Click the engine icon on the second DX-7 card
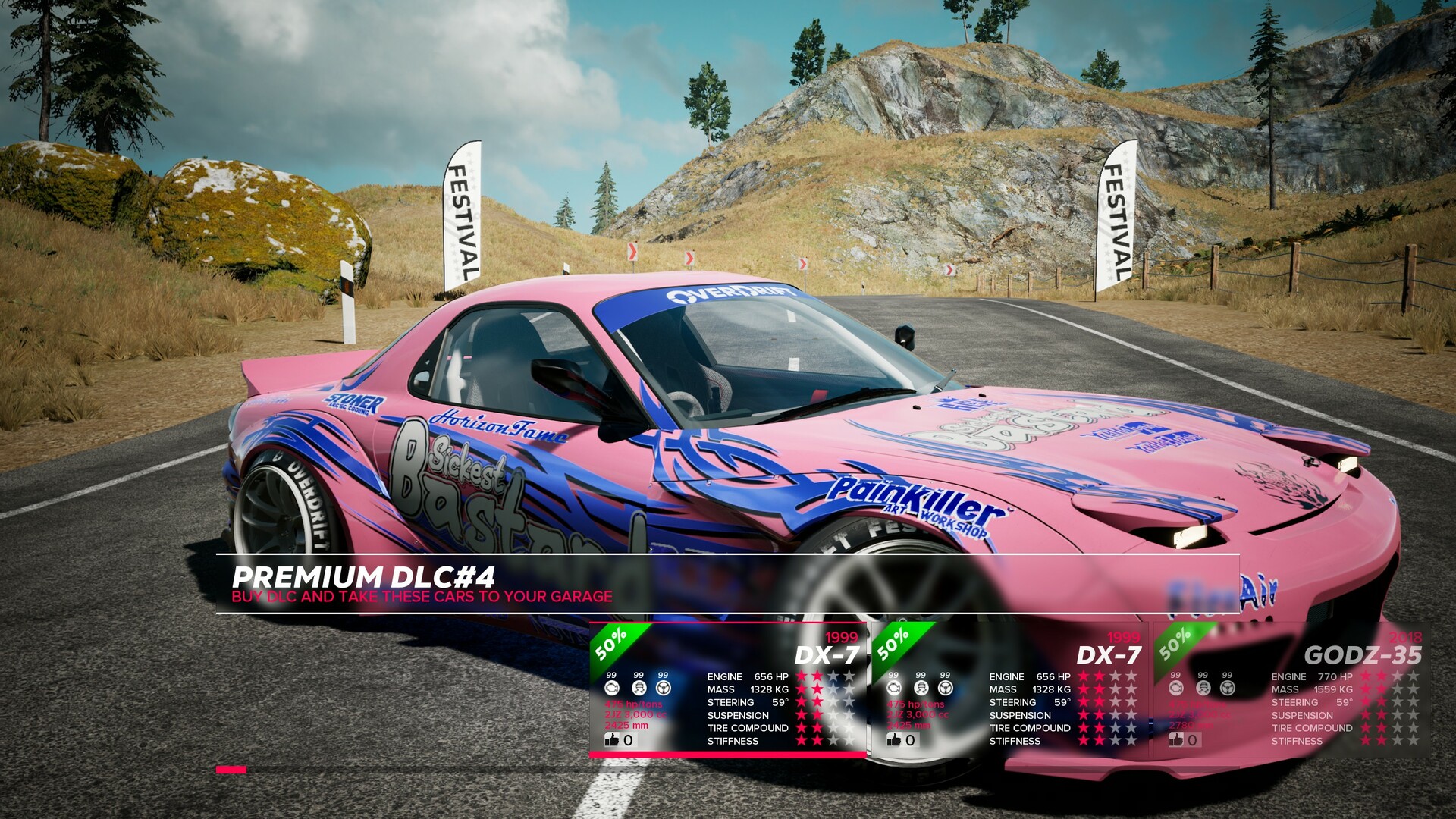Image resolution: width=1456 pixels, height=819 pixels. coord(893,687)
